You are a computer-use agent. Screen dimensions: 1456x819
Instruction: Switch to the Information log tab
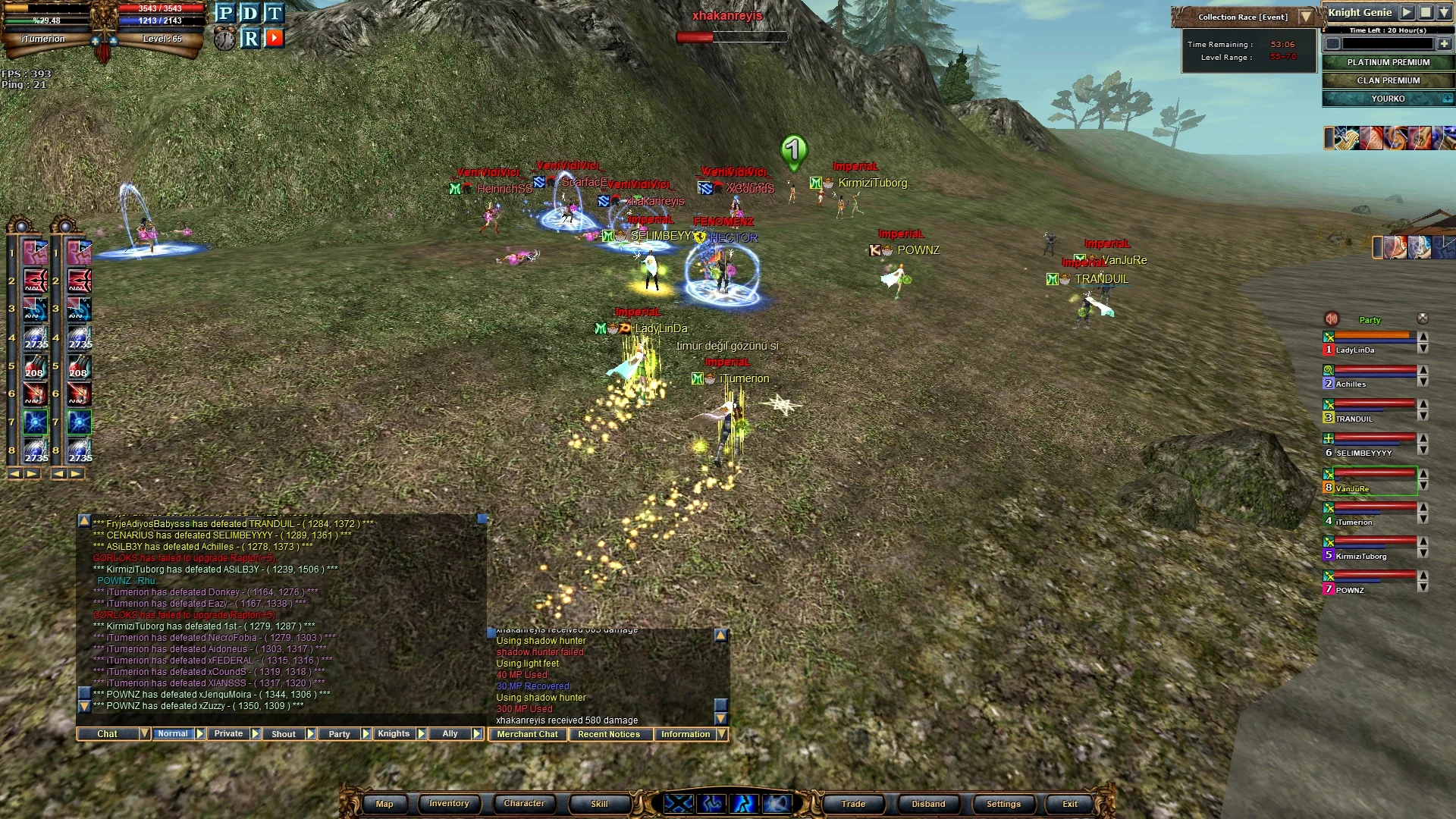(x=686, y=734)
